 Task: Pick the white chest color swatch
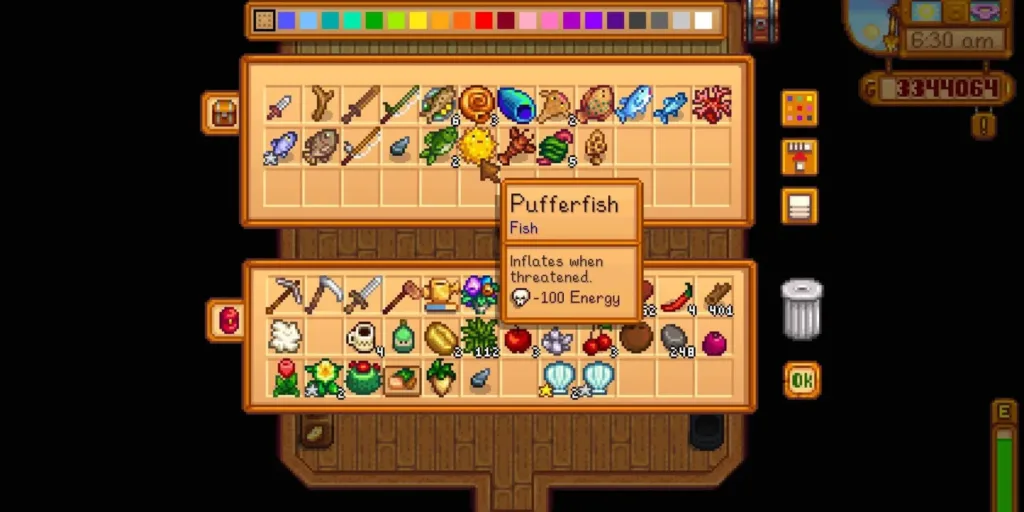[x=704, y=20]
